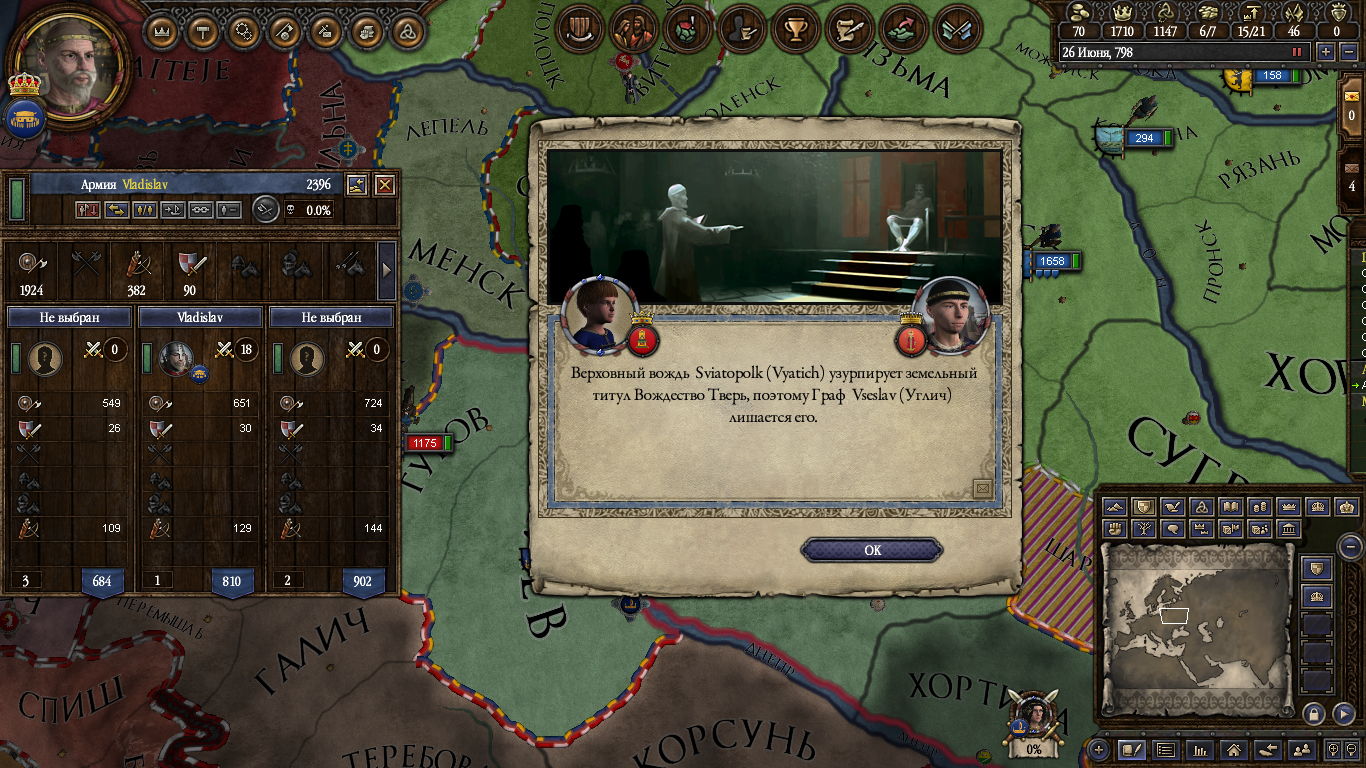This screenshot has height=768, width=1366.
Task: Open the trophy icon top menu tab
Action: [x=796, y=30]
